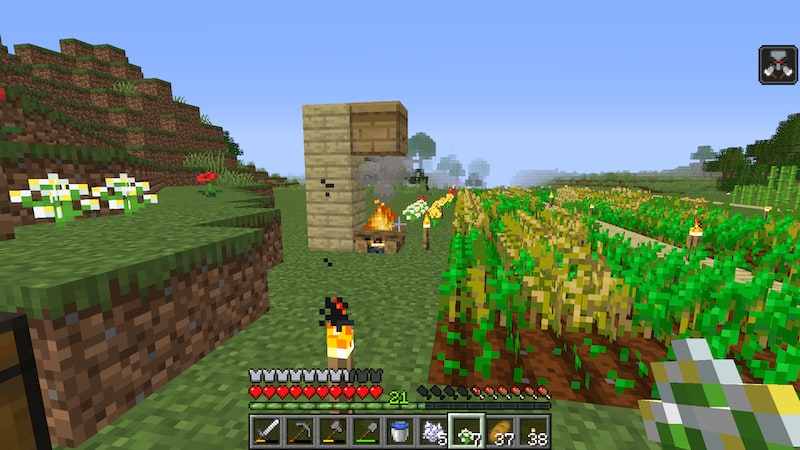Pick the white powder stack of 5
The height and width of the screenshot is (450, 800).
(432, 431)
